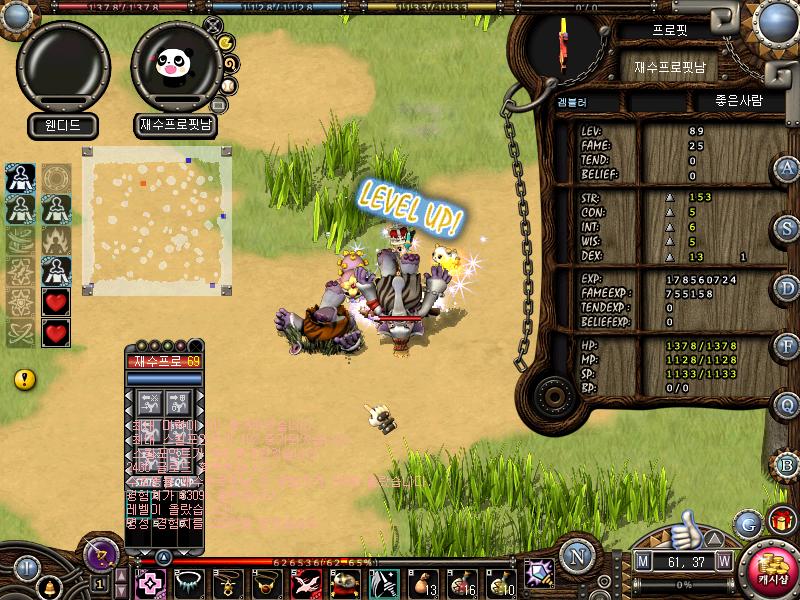Click the round N compass button
This screenshot has width=800, height=600.
click(576, 556)
